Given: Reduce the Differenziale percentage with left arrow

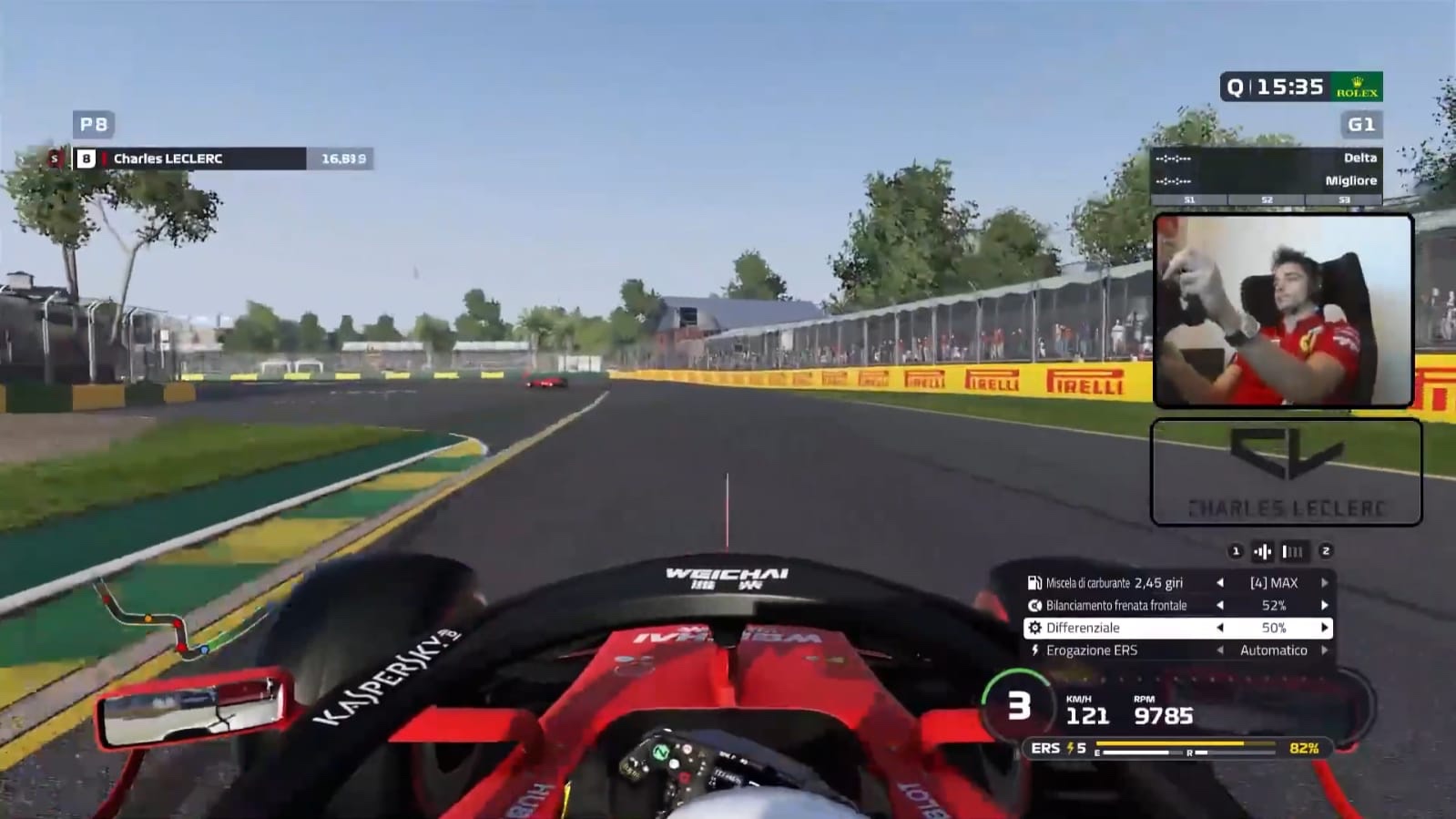Looking at the screenshot, I should pos(1220,628).
